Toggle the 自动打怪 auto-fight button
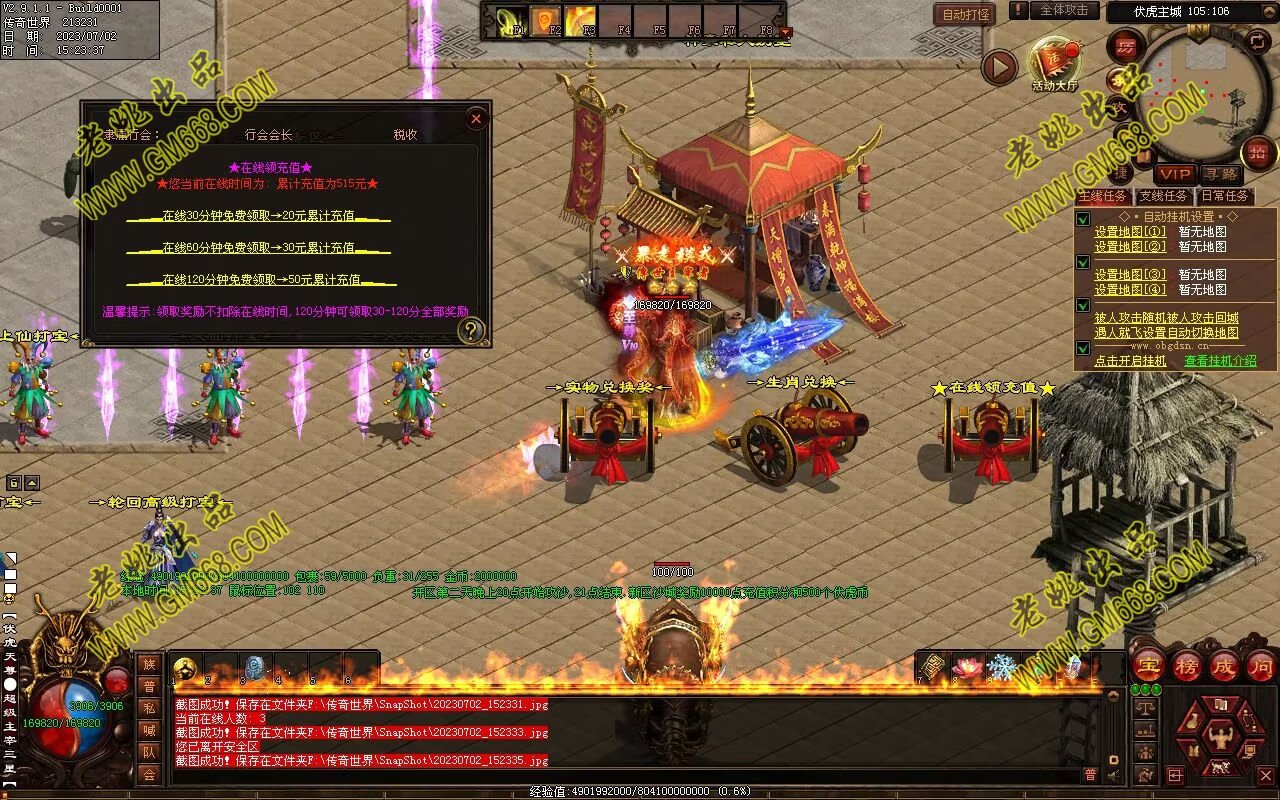 [x=965, y=14]
